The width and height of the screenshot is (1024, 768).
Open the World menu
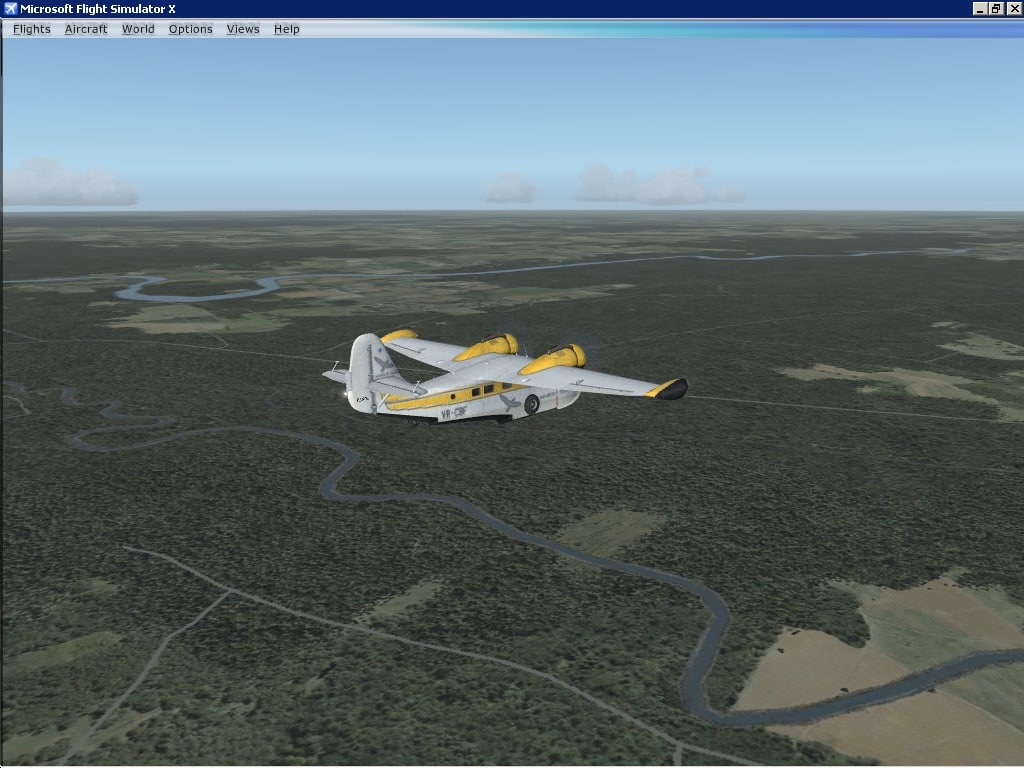(x=138, y=29)
